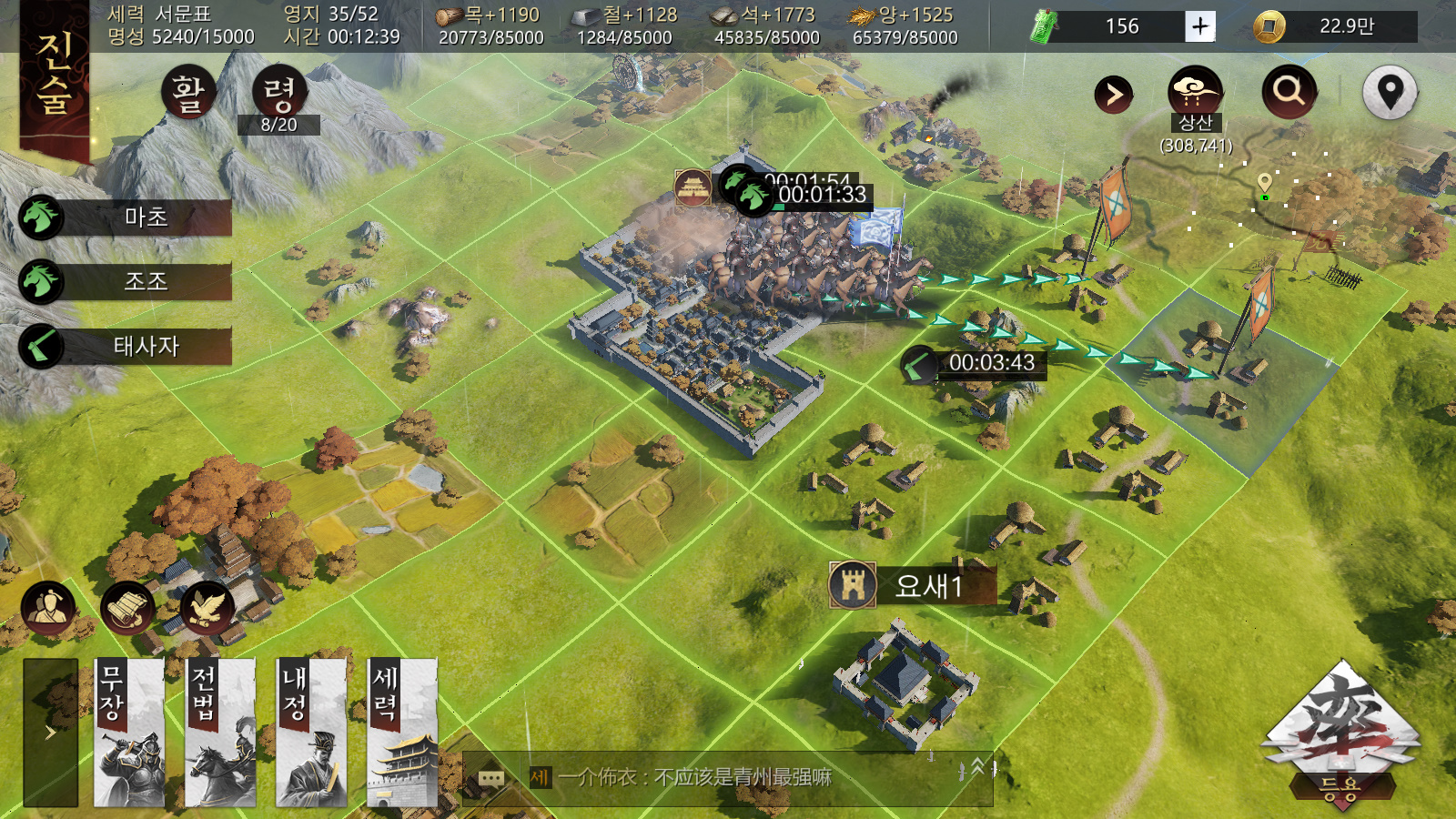Open the 전법 tactics card
This screenshot has width=1456, height=819.
pos(220,733)
